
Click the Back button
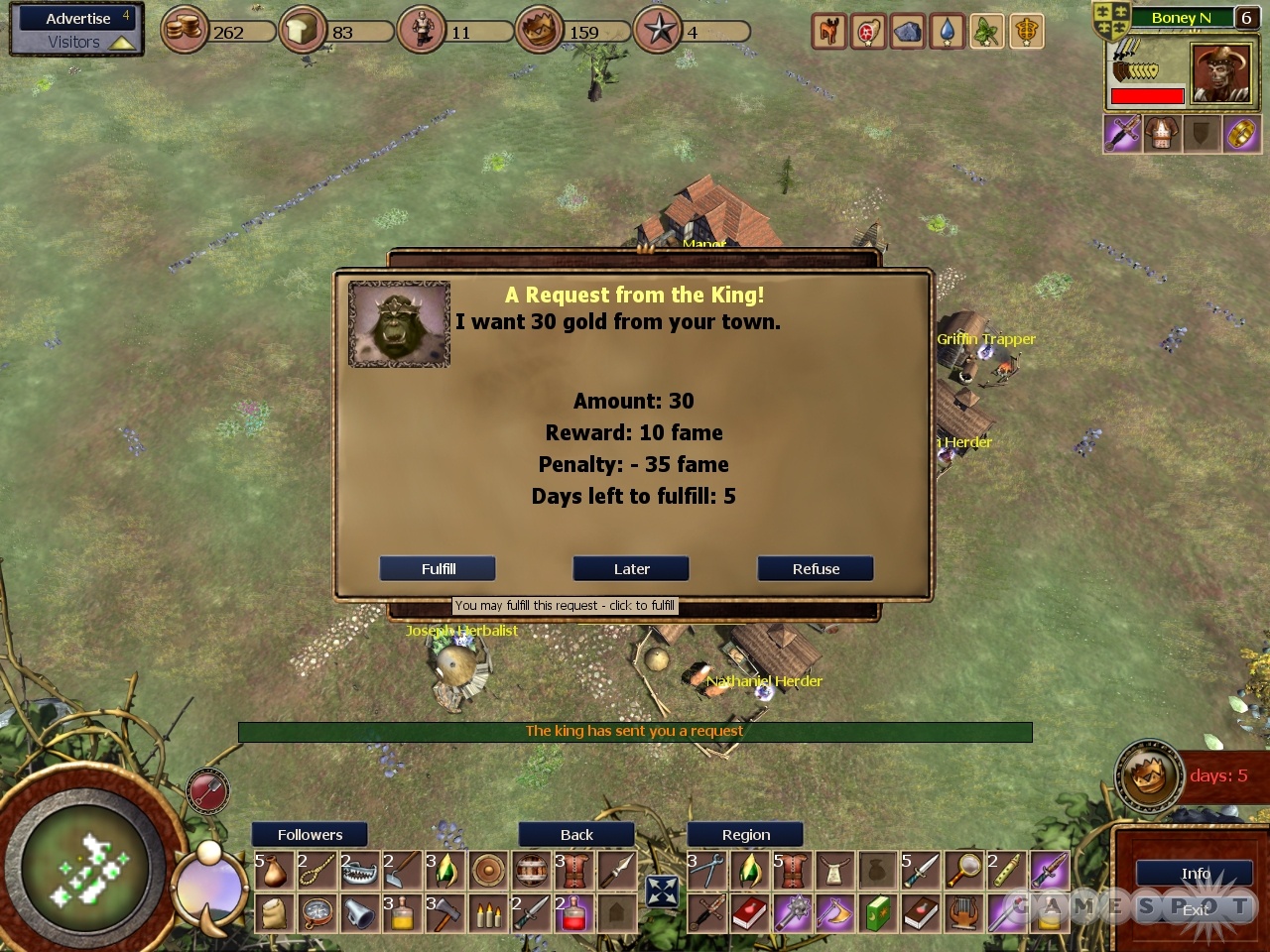[x=576, y=835]
